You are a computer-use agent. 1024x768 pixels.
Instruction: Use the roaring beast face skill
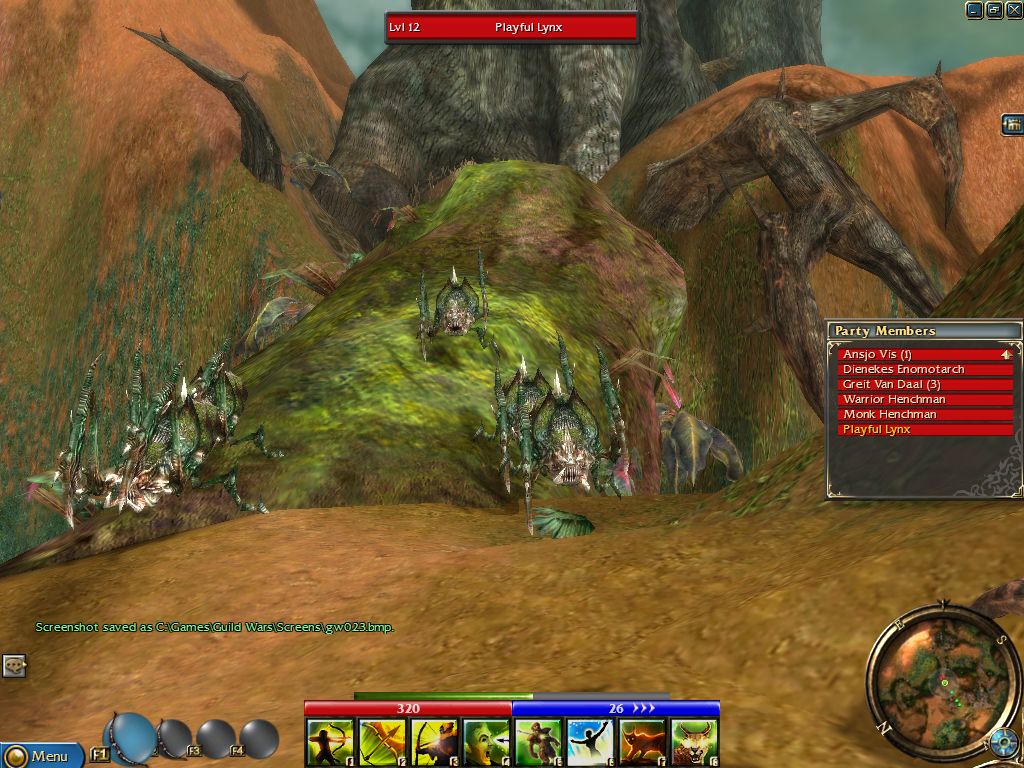click(695, 742)
